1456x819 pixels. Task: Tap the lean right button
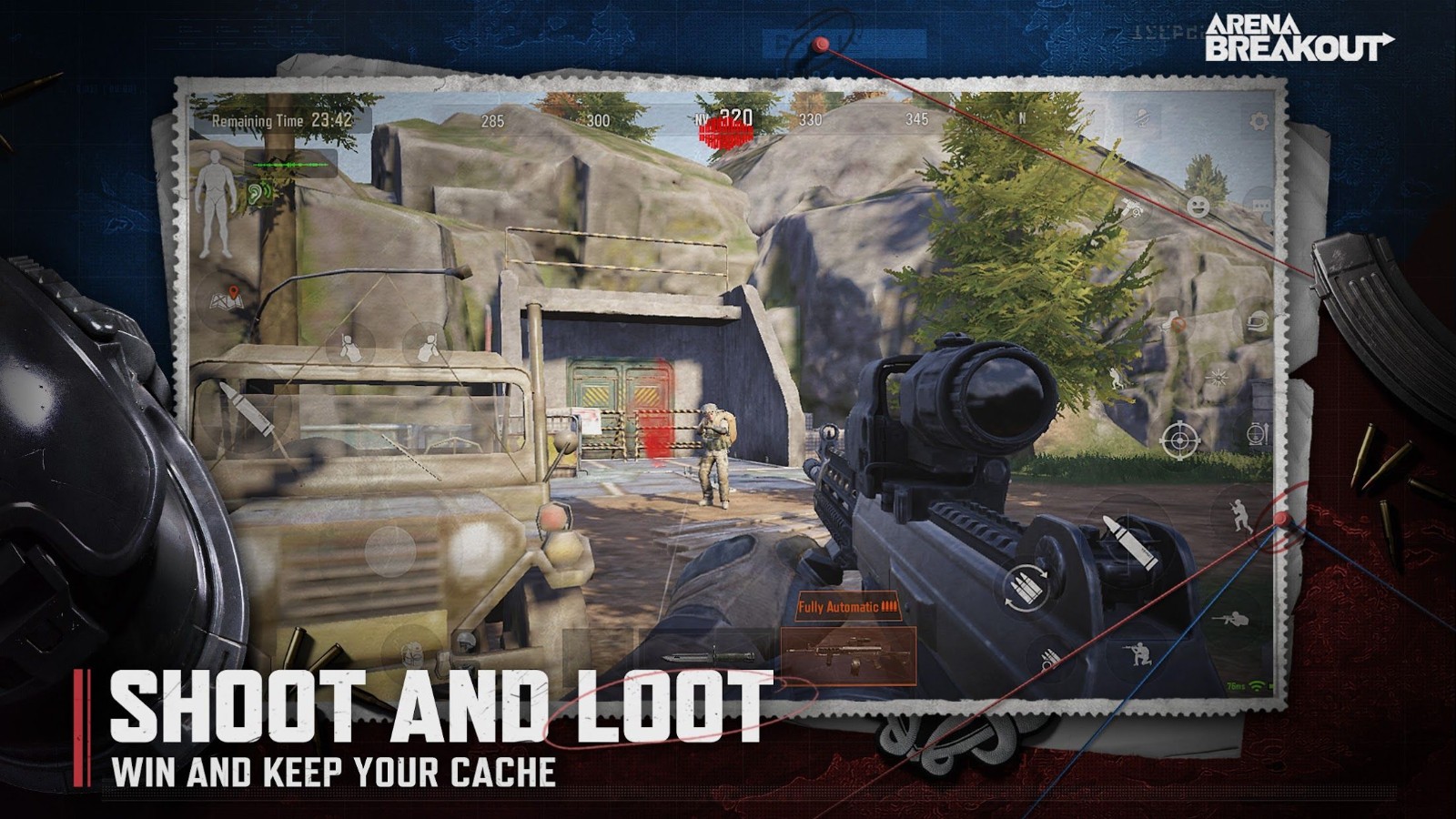click(427, 347)
